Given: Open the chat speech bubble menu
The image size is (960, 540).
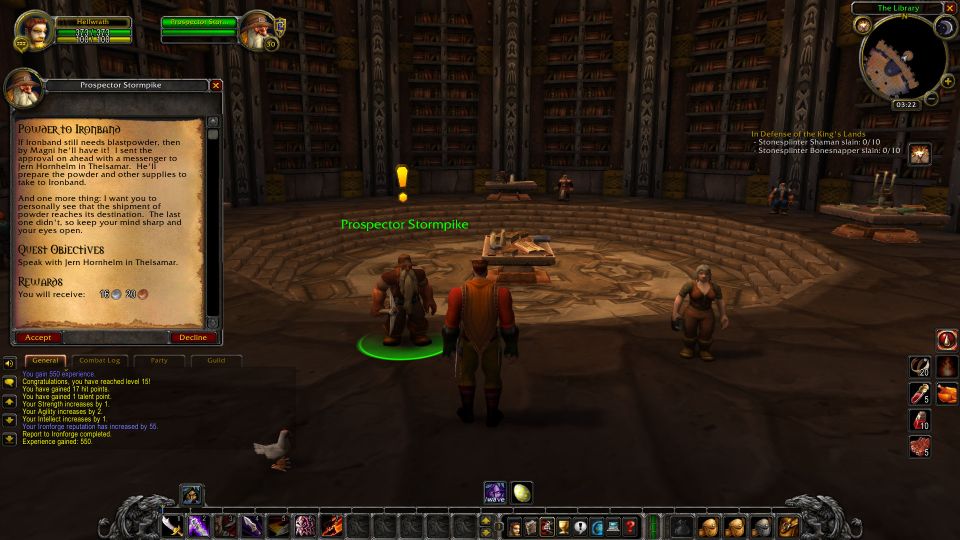Looking at the screenshot, I should (9, 381).
